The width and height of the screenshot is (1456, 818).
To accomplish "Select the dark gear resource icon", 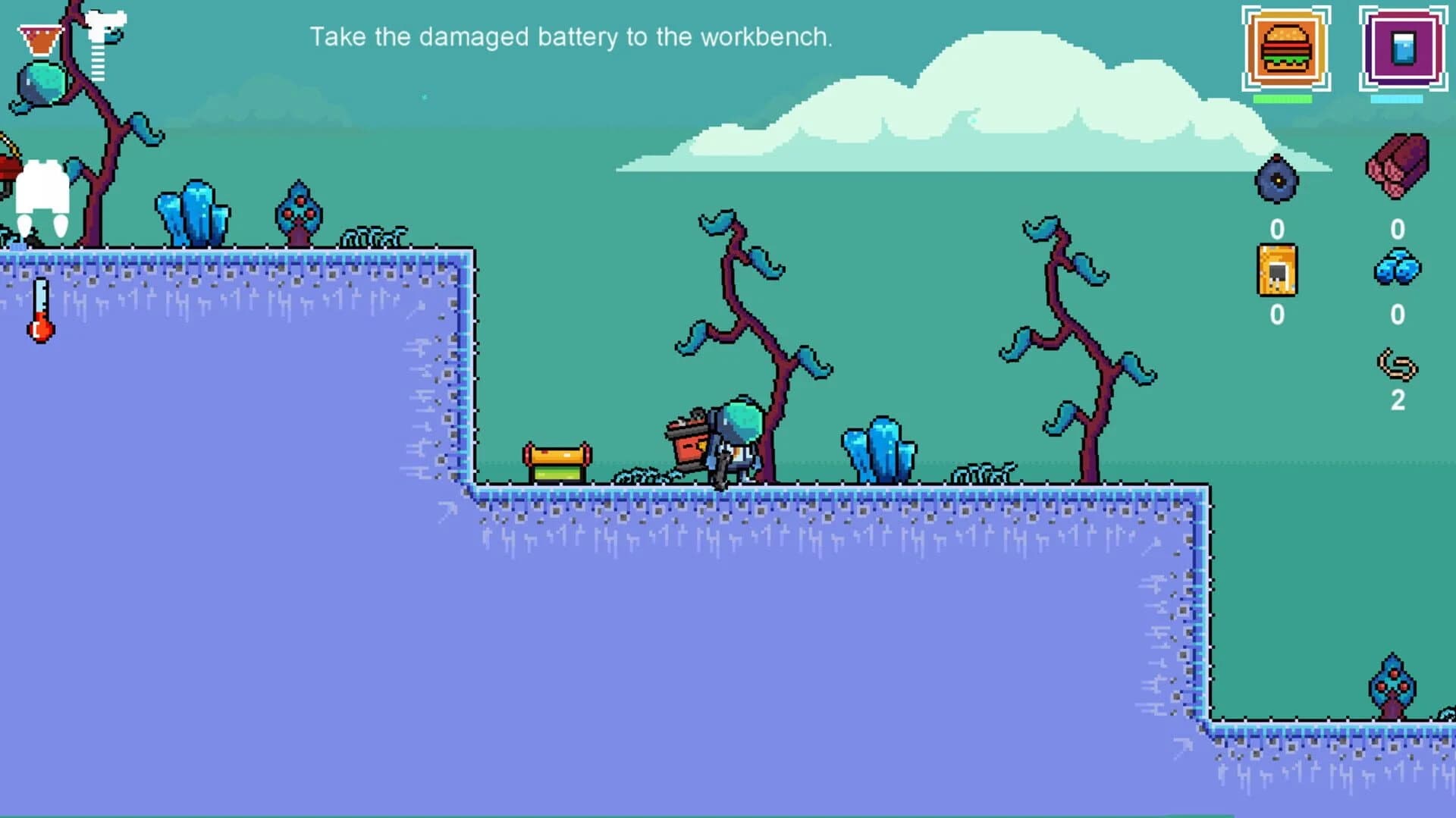I will [1276, 180].
